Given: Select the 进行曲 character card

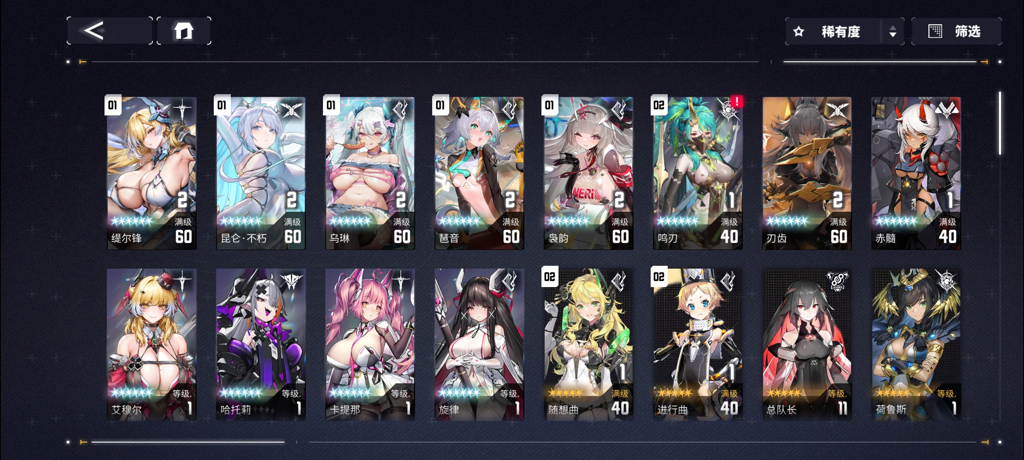Looking at the screenshot, I should (x=697, y=343).
